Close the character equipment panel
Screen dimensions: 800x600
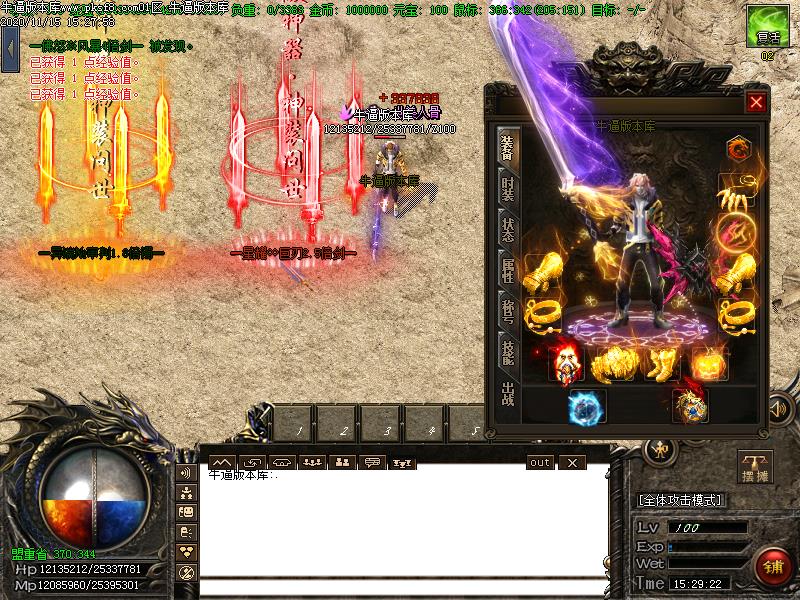[756, 102]
